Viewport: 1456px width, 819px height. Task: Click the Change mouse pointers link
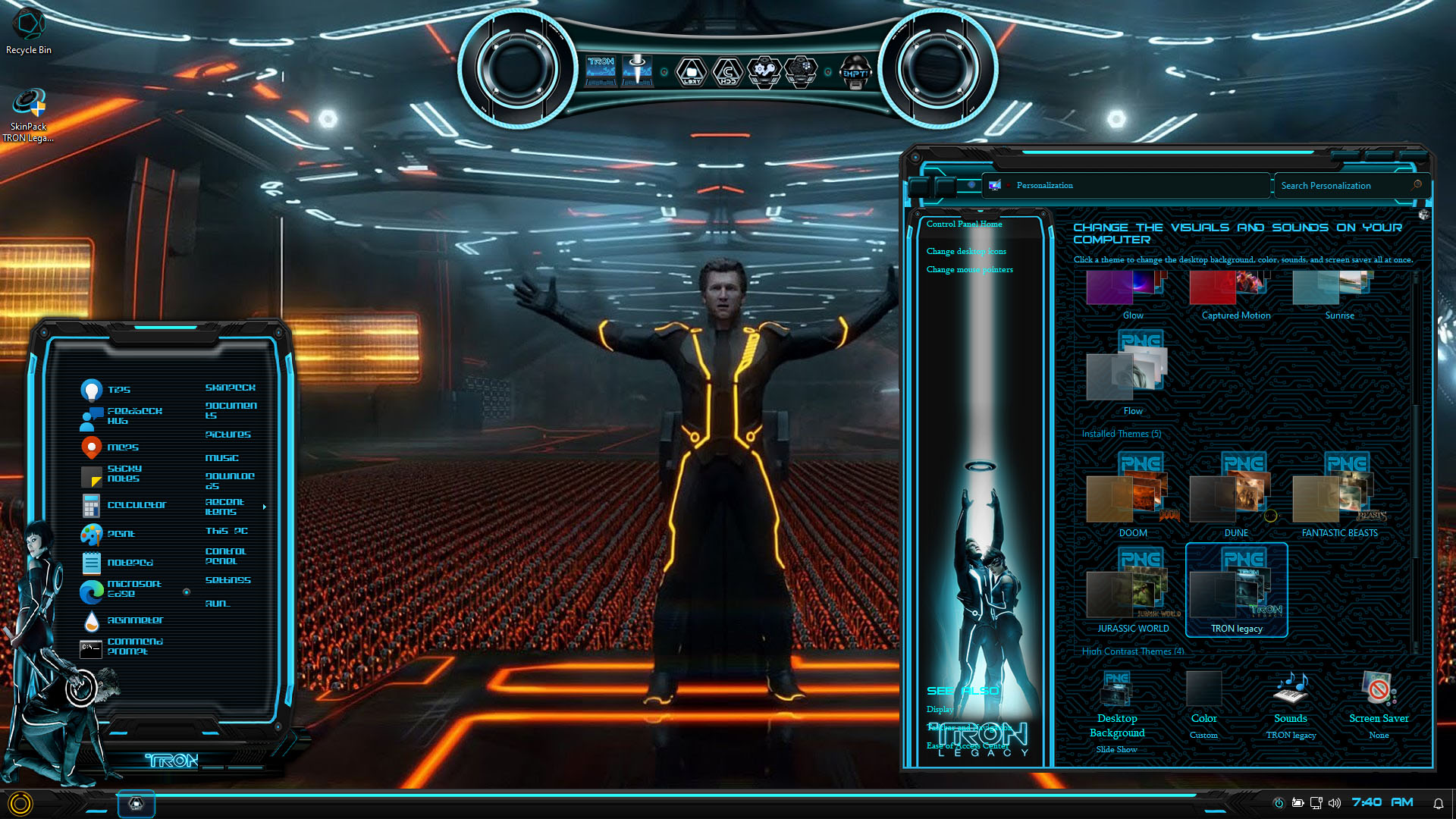click(969, 270)
